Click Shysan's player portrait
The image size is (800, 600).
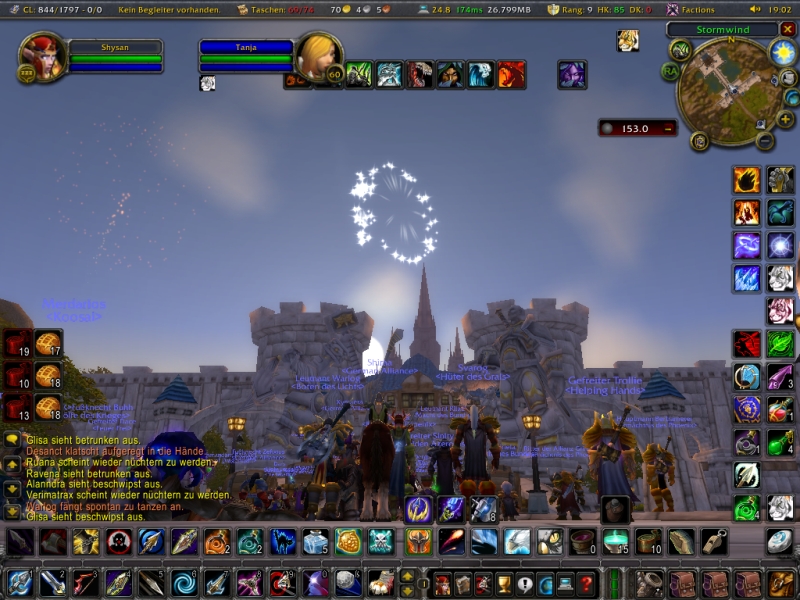tap(43, 57)
